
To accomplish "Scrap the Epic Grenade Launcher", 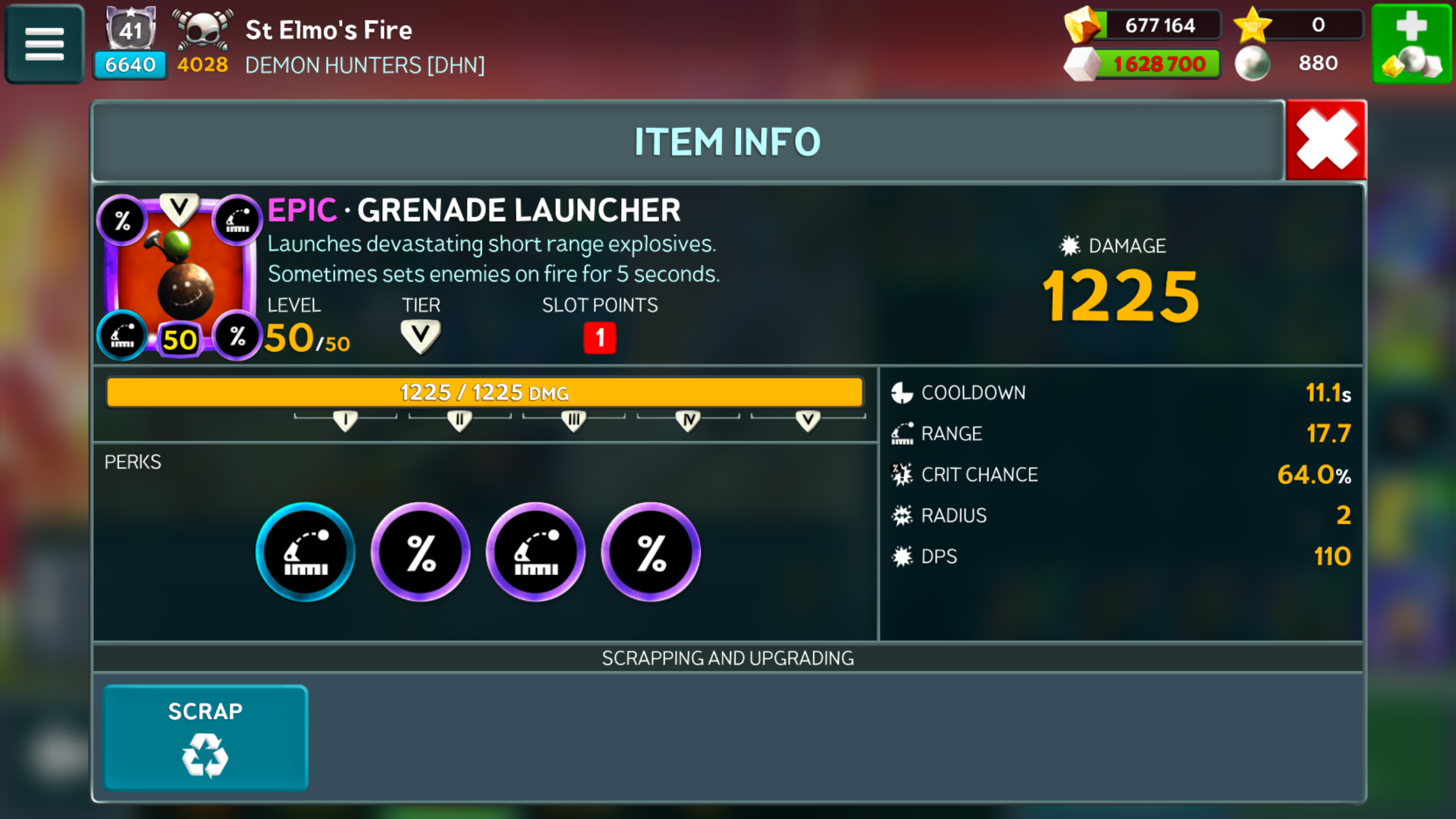I will coord(205,738).
